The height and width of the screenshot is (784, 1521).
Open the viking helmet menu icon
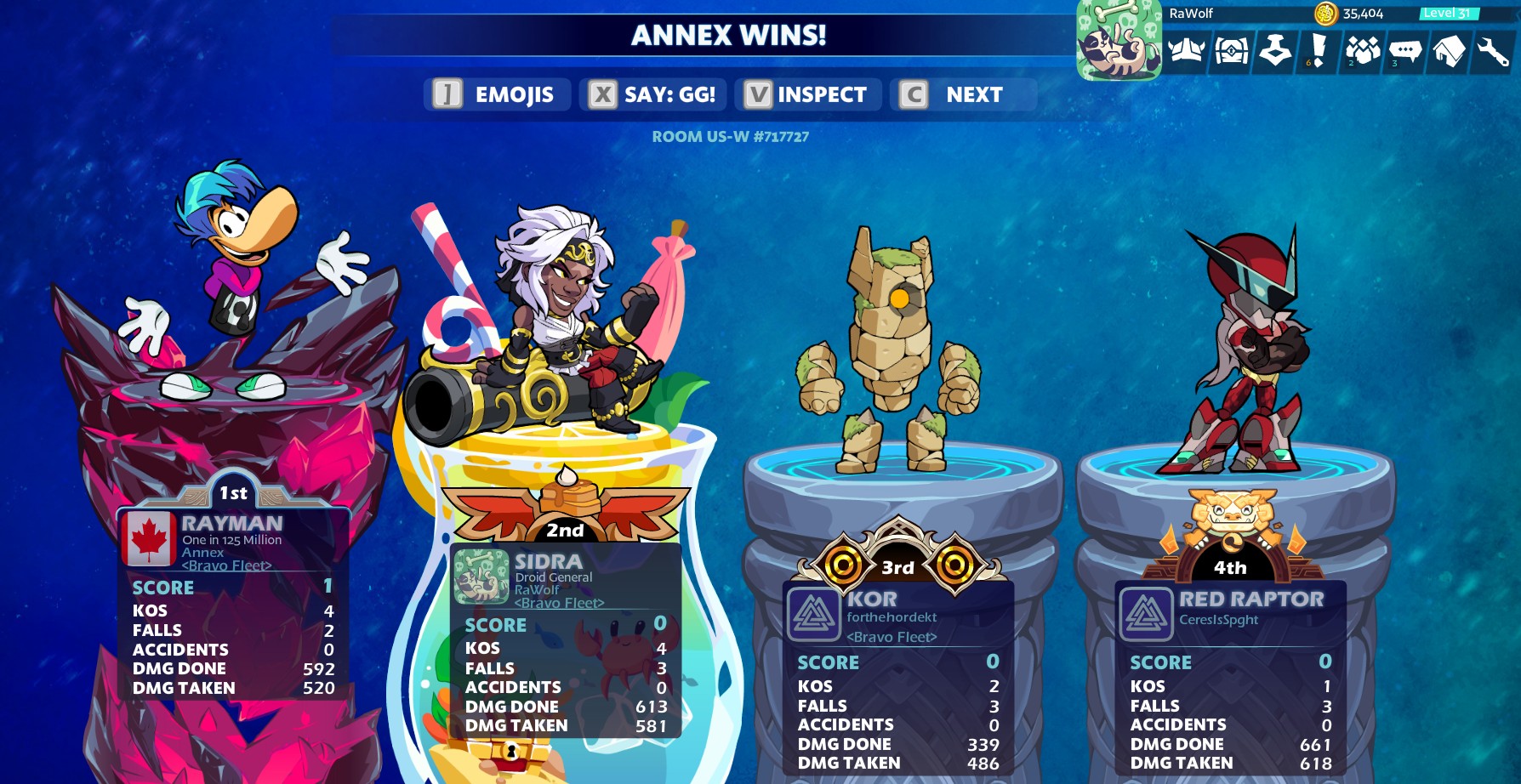[x=1186, y=52]
